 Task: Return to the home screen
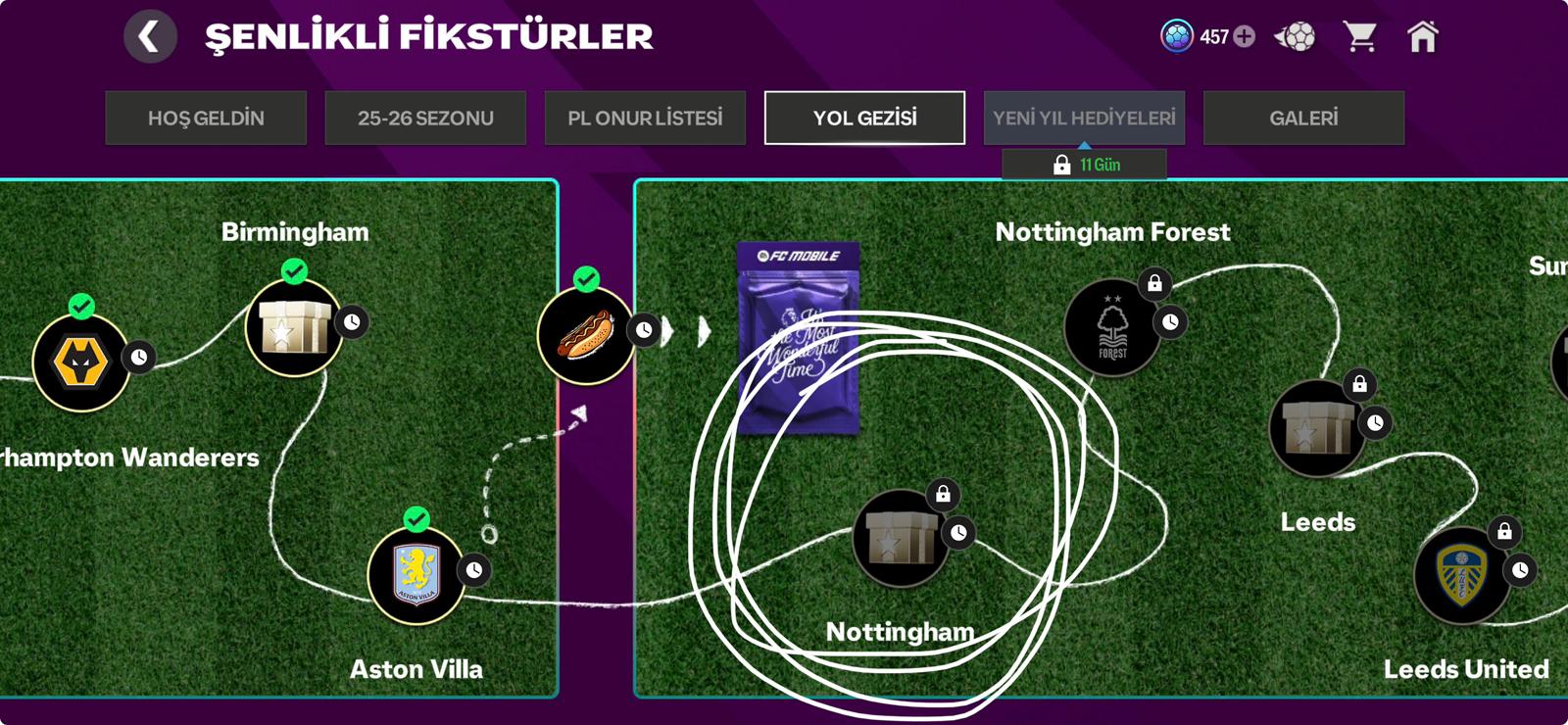pos(1422,37)
